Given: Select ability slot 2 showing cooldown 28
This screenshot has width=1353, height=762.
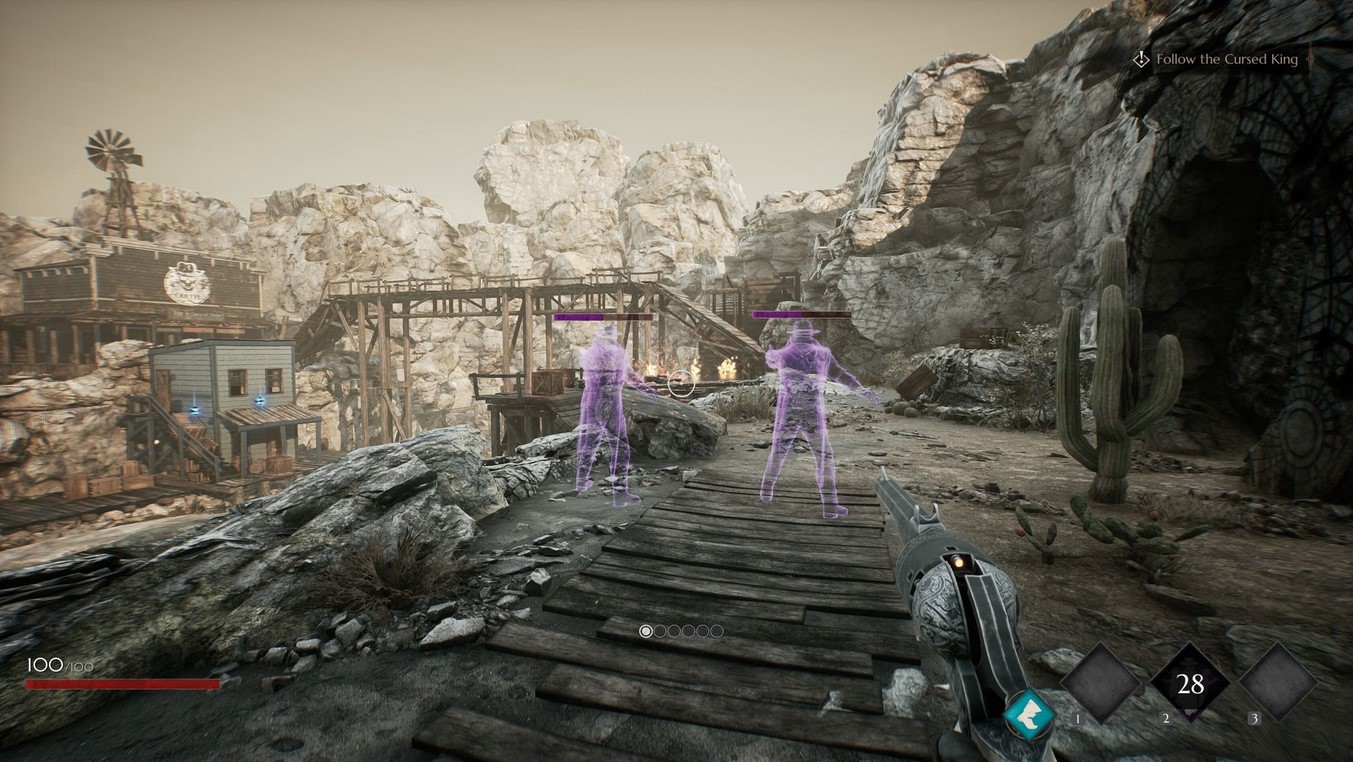Looking at the screenshot, I should [1190, 684].
